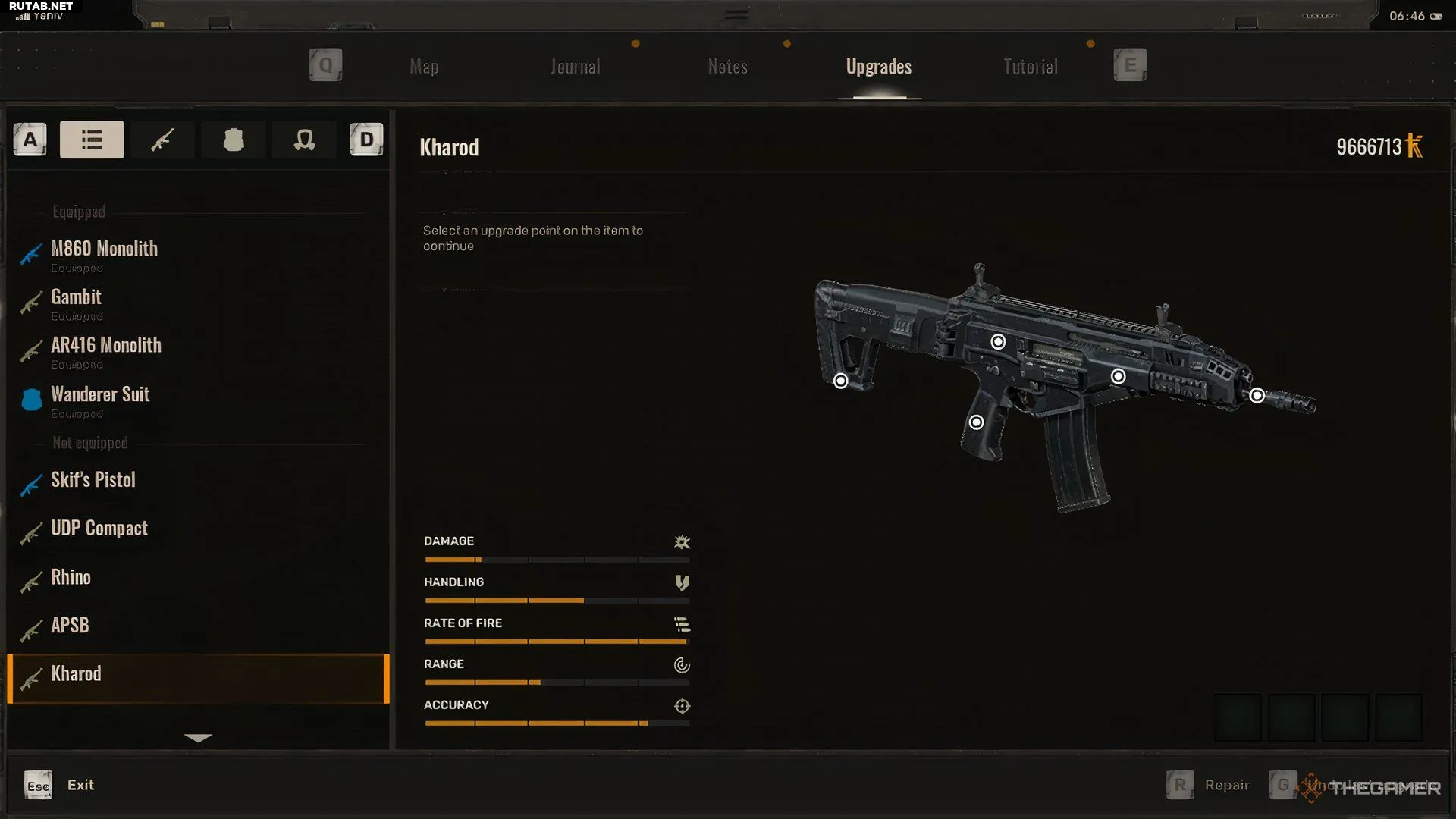This screenshot has width=1456, height=819.
Task: Select the stock upgrade point
Action: pos(840,381)
